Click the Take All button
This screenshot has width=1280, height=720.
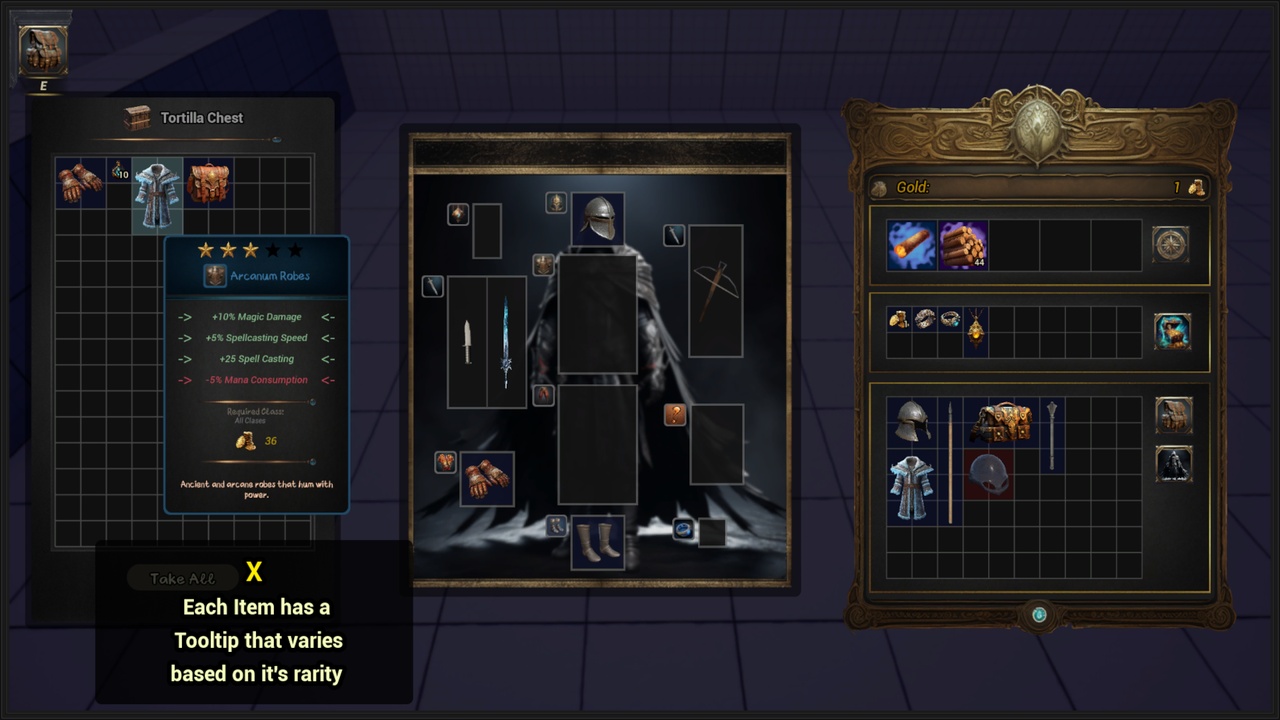pos(182,578)
